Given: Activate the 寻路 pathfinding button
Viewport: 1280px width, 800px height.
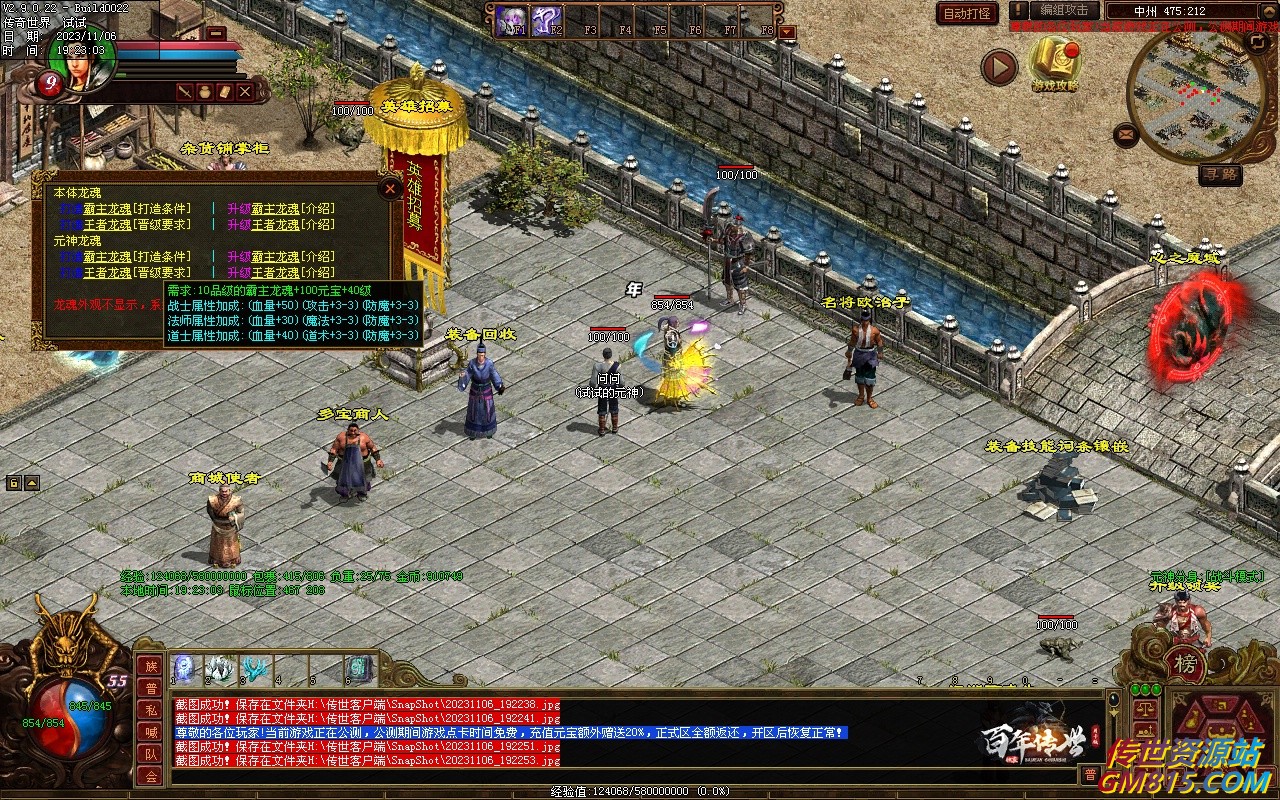Looking at the screenshot, I should (x=1220, y=175).
